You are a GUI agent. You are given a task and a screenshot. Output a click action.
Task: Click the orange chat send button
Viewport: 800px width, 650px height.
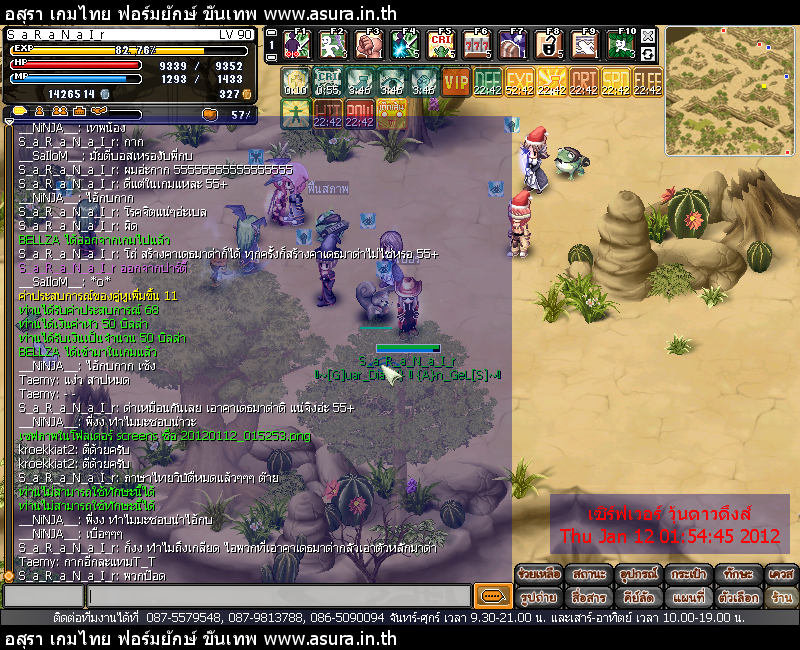pos(491,596)
